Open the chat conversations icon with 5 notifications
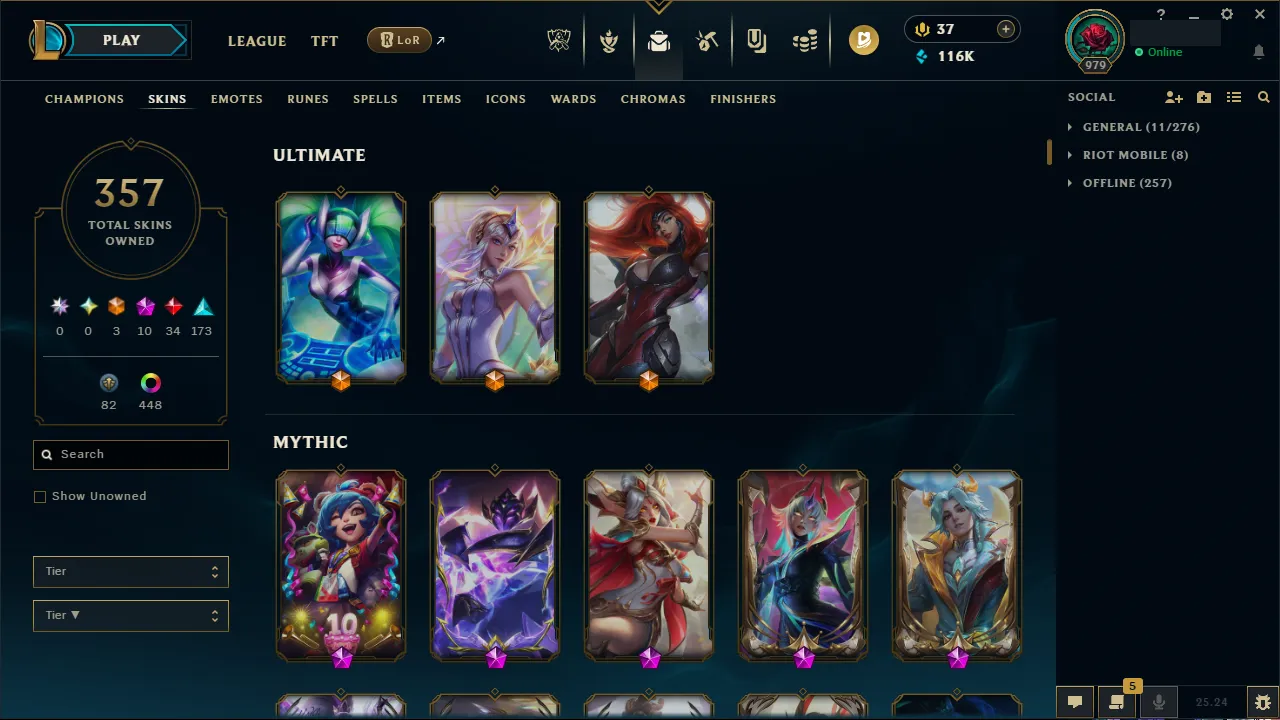Viewport: 1280px width, 720px height. (1117, 701)
